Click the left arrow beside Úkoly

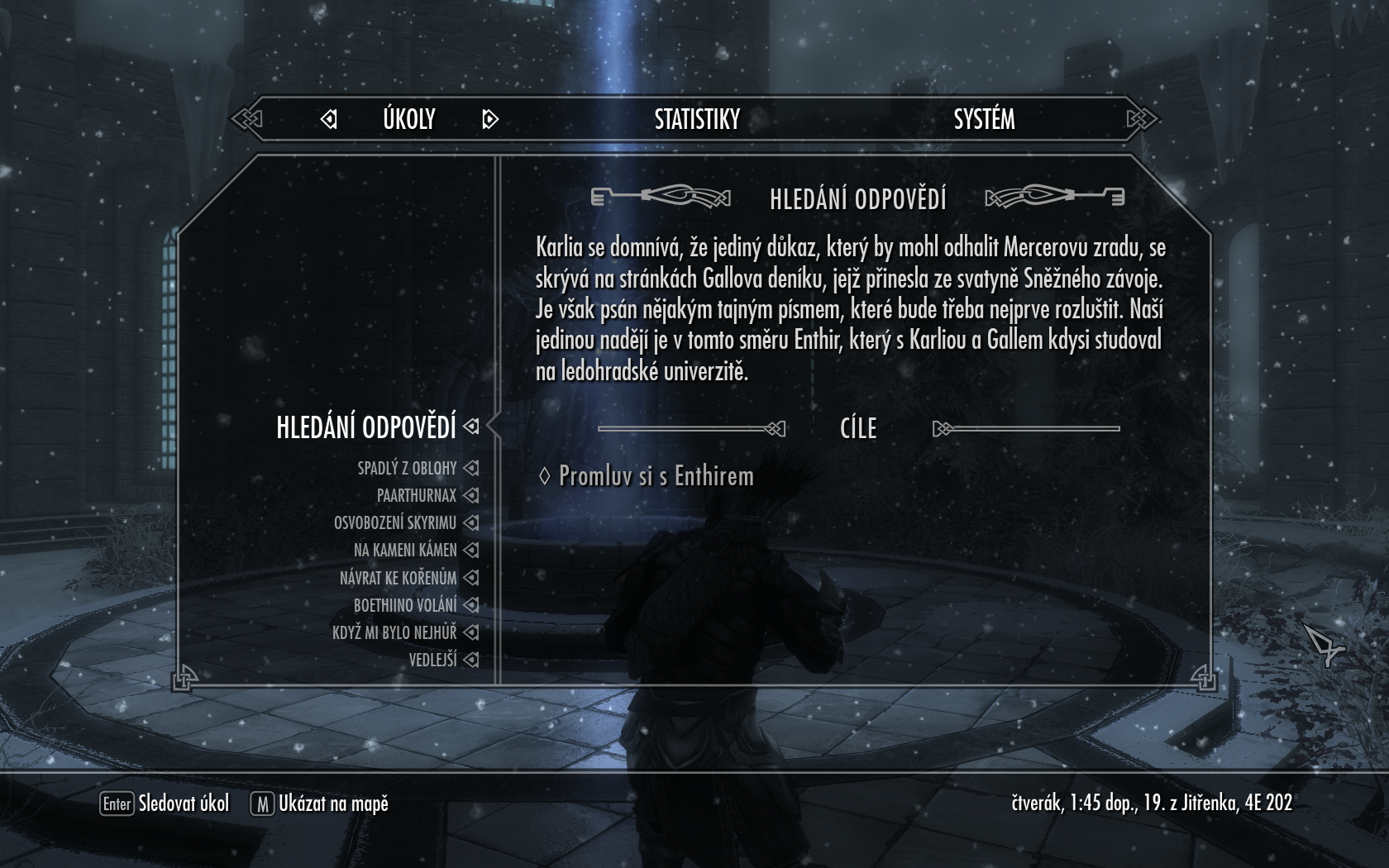click(329, 120)
